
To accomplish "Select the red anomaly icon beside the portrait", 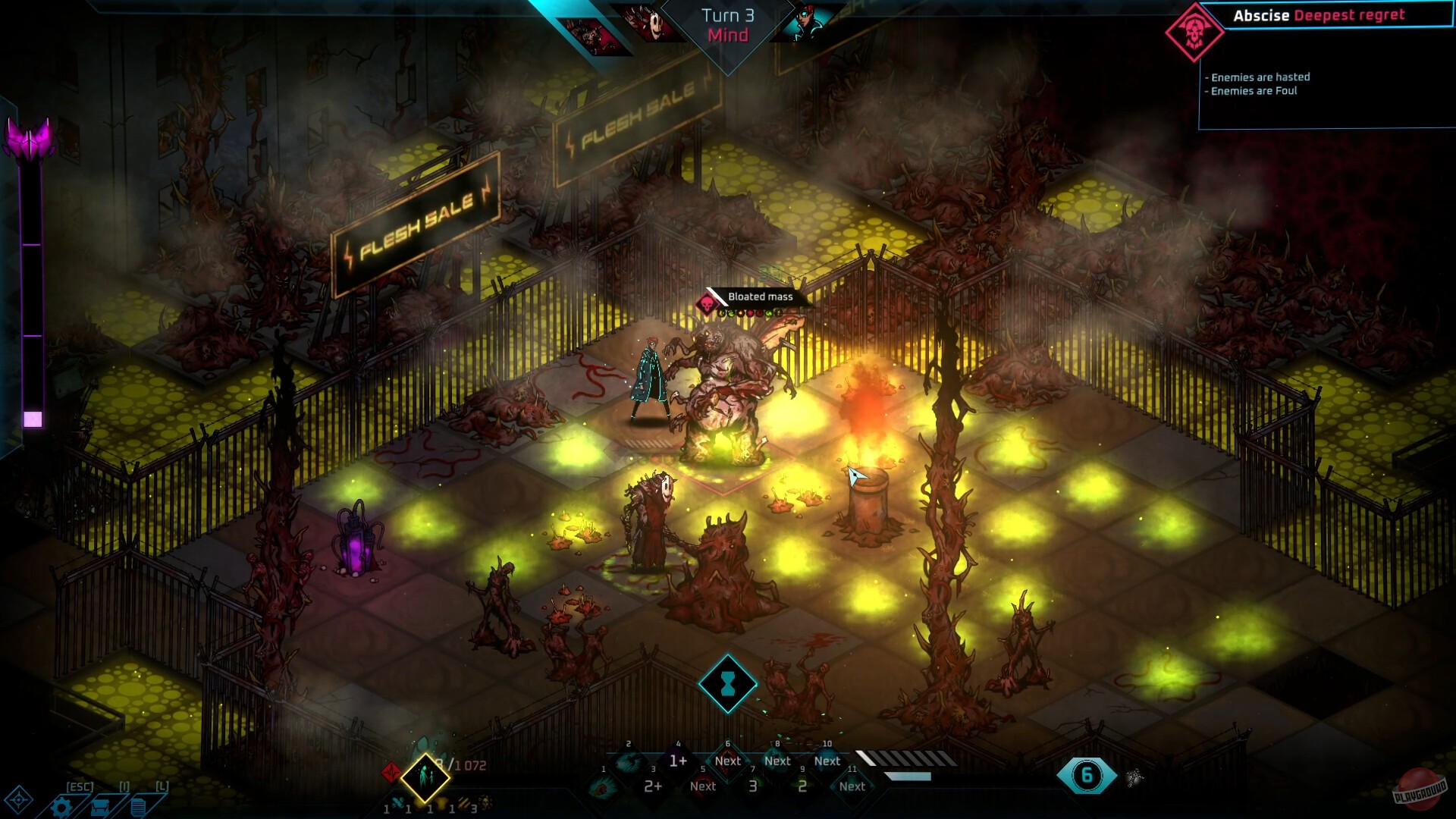I will pyautogui.click(x=393, y=770).
